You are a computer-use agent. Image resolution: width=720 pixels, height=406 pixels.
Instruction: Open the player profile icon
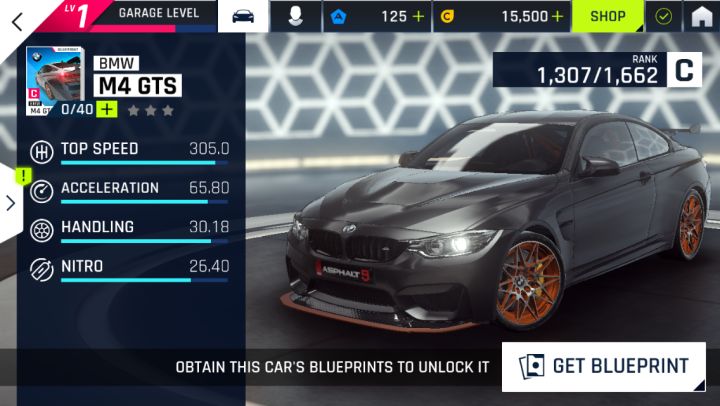point(296,17)
